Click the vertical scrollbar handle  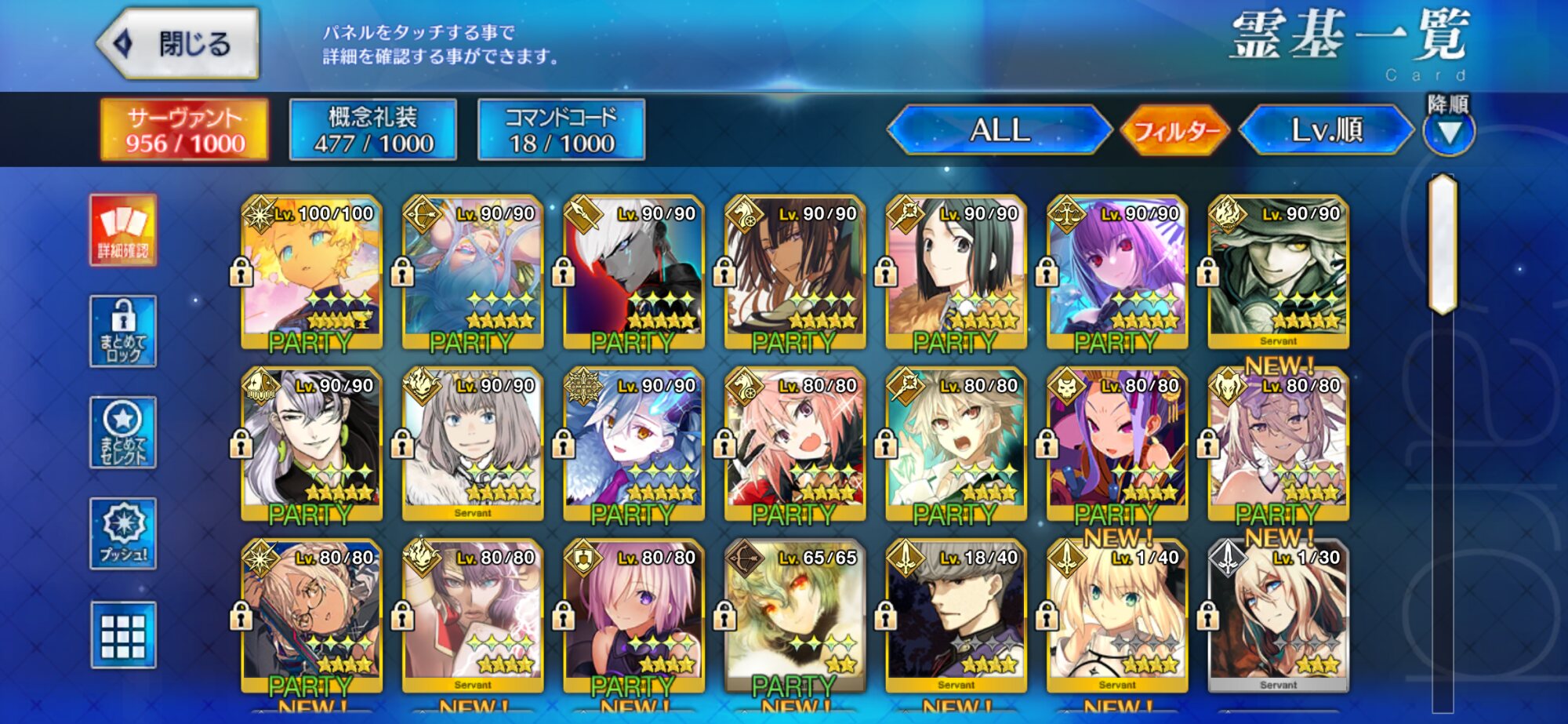coord(1443,245)
